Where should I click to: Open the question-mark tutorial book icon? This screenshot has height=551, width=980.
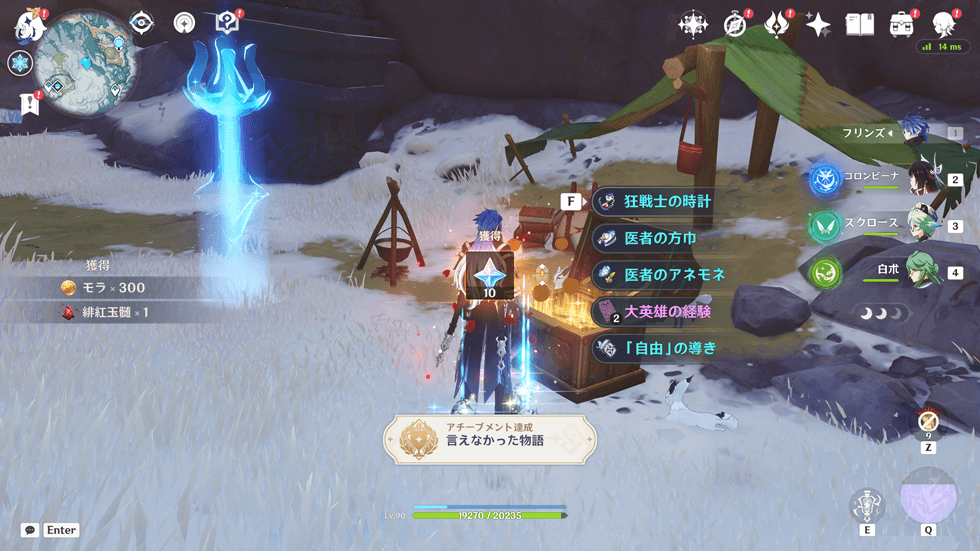pos(229,22)
